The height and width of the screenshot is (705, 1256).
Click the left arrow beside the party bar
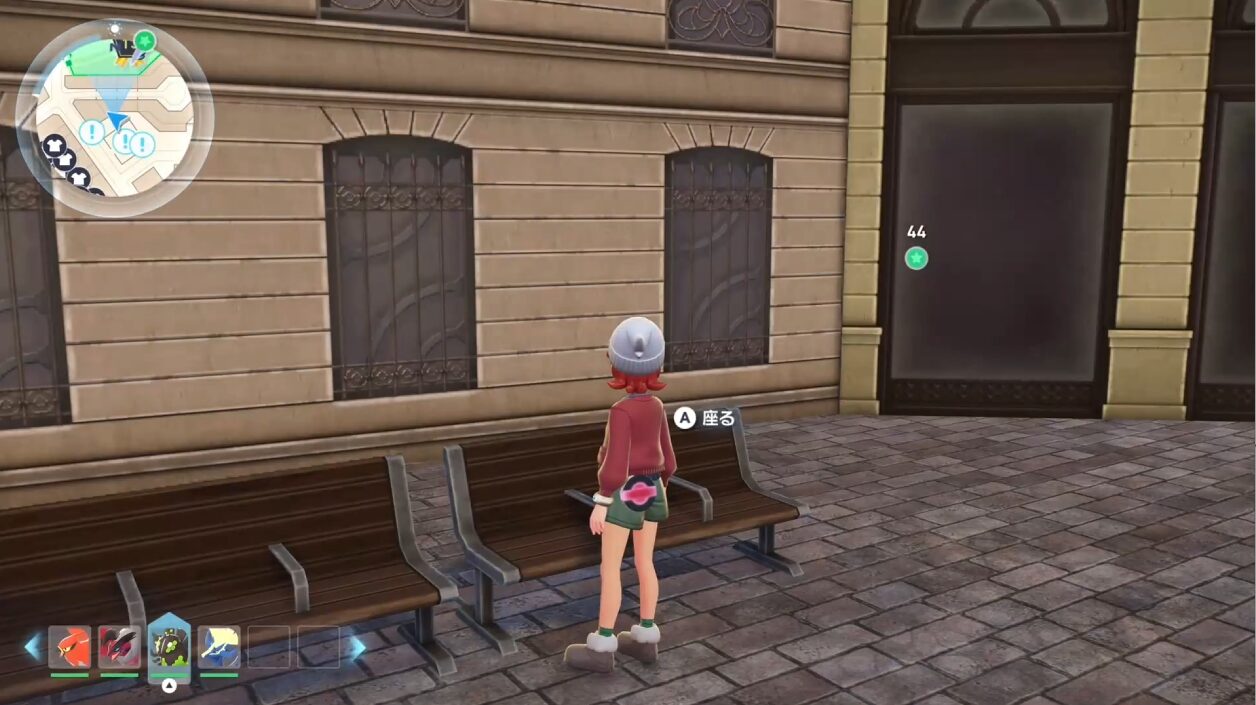[x=33, y=647]
